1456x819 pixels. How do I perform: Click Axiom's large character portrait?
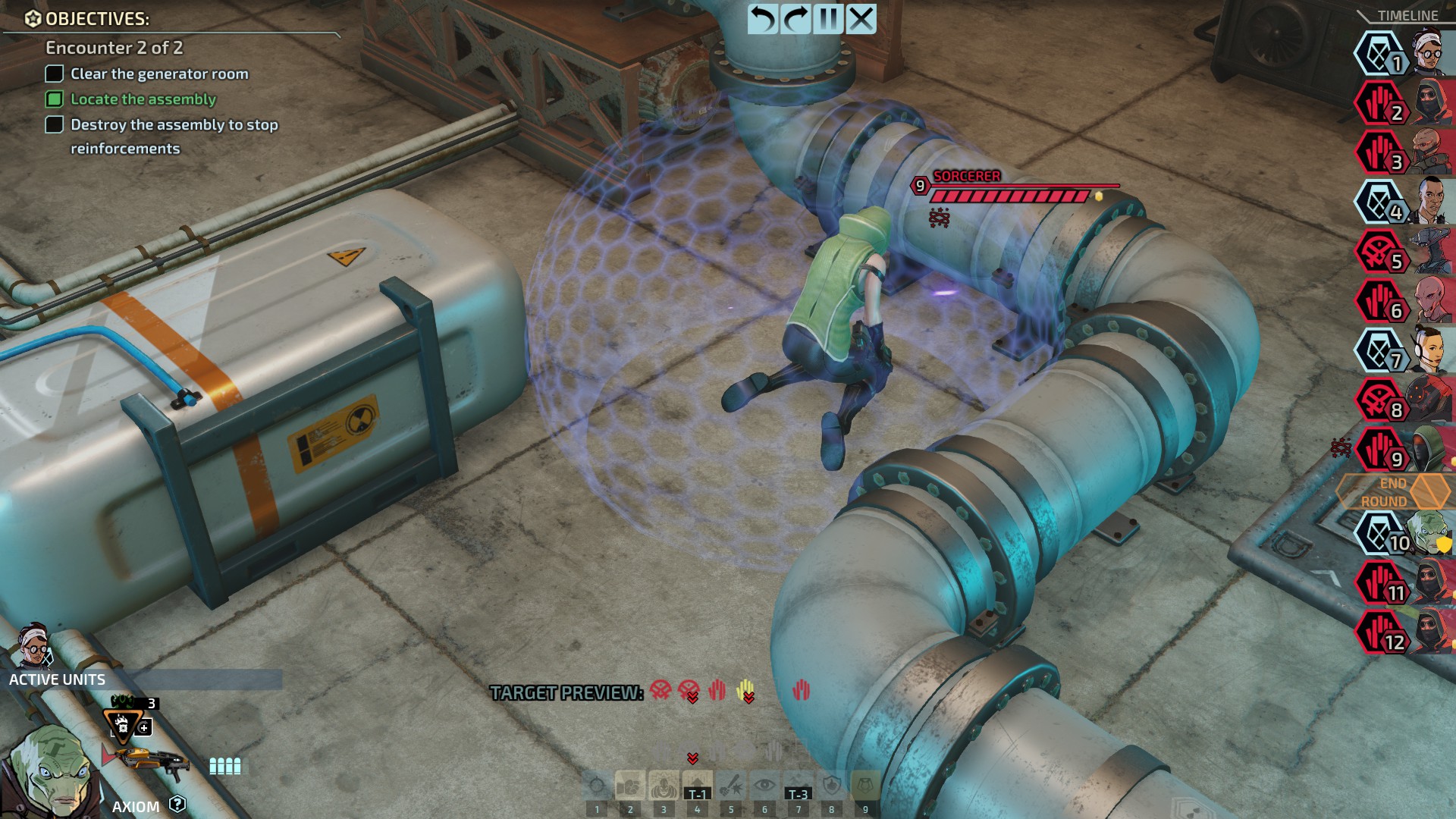click(x=49, y=770)
